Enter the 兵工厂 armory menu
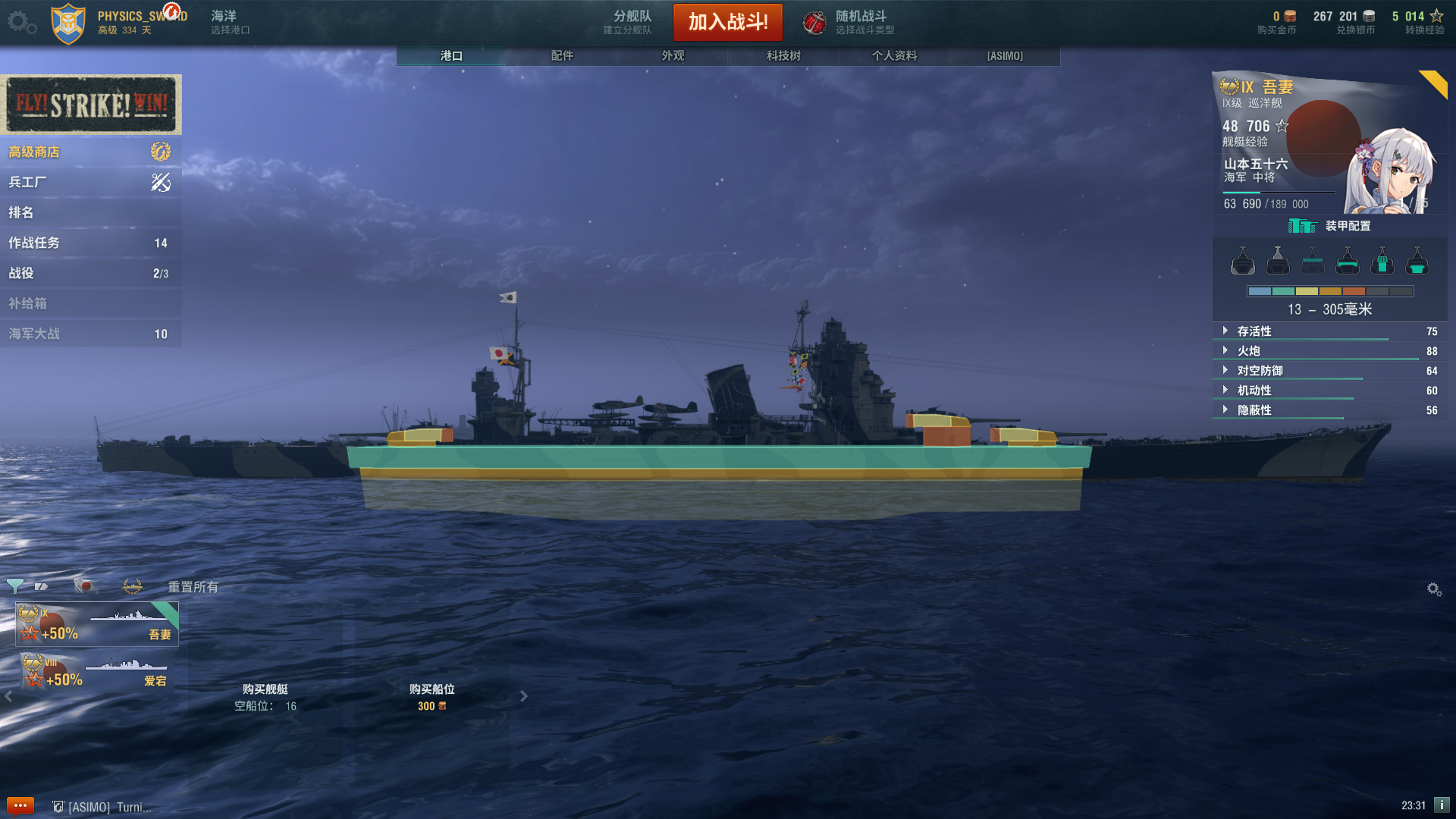1456x819 pixels. 90,182
